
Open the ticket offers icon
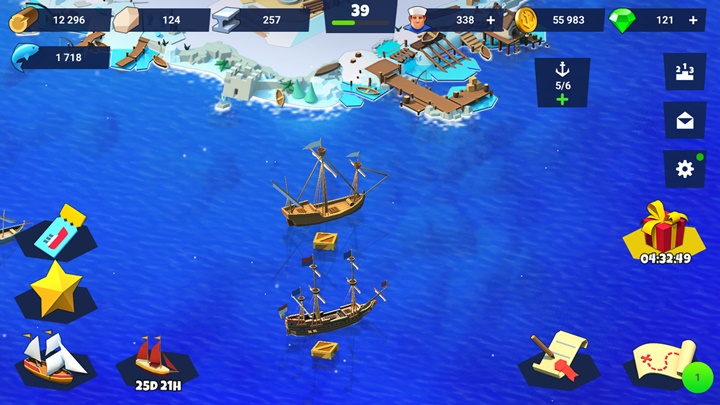(x=57, y=232)
